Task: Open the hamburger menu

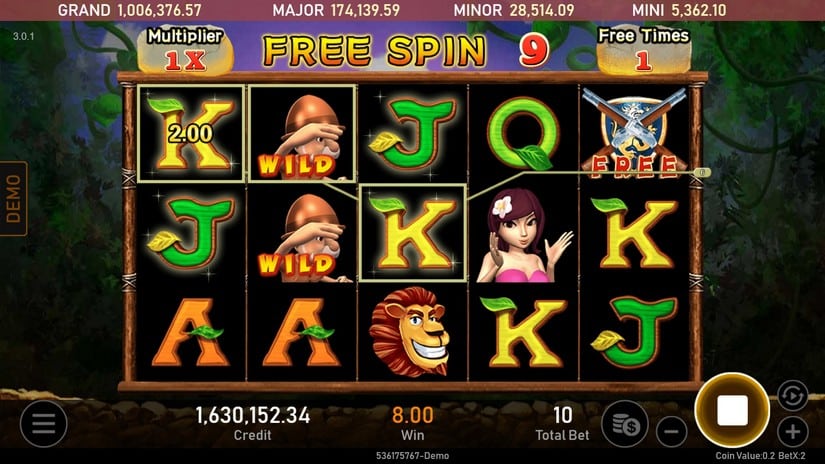Action: [43, 423]
